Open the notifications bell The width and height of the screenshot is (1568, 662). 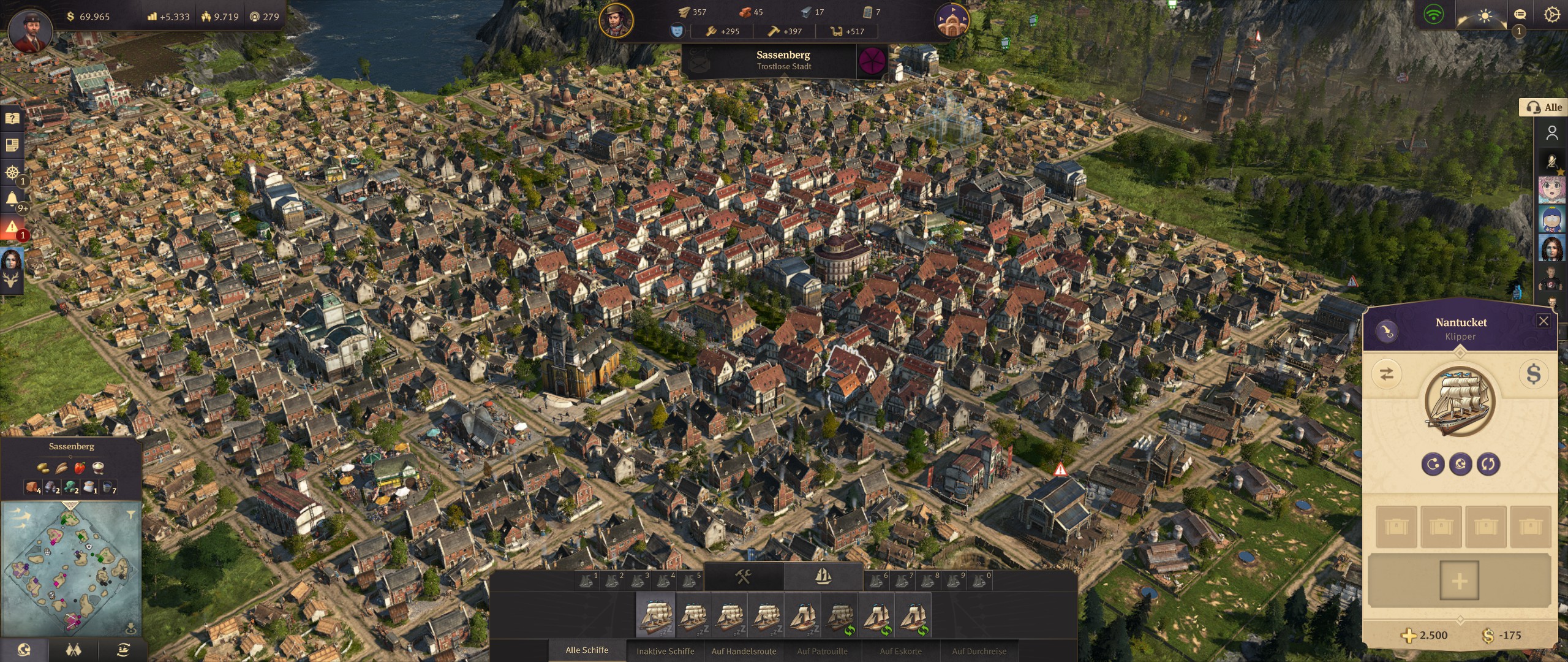click(12, 199)
